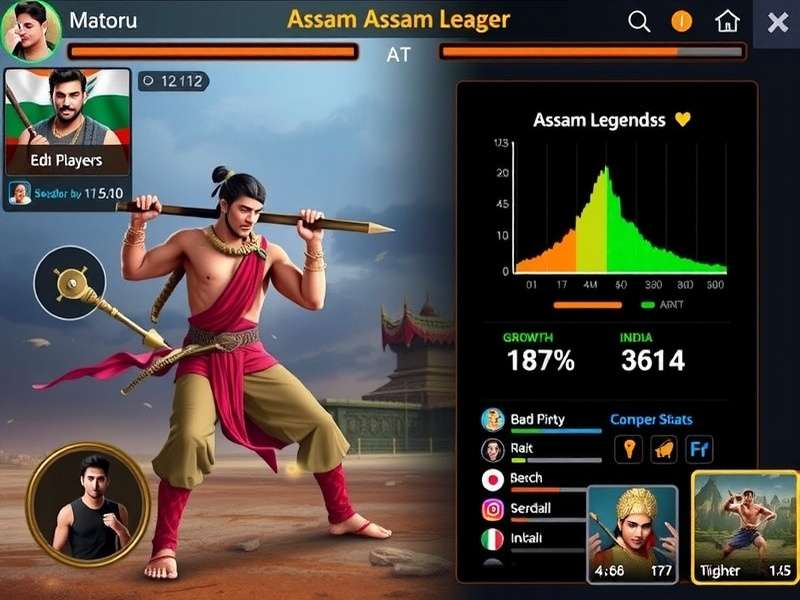Open the Matoru profile avatar
Image resolution: width=800 pixels, height=600 pixels.
point(28,28)
